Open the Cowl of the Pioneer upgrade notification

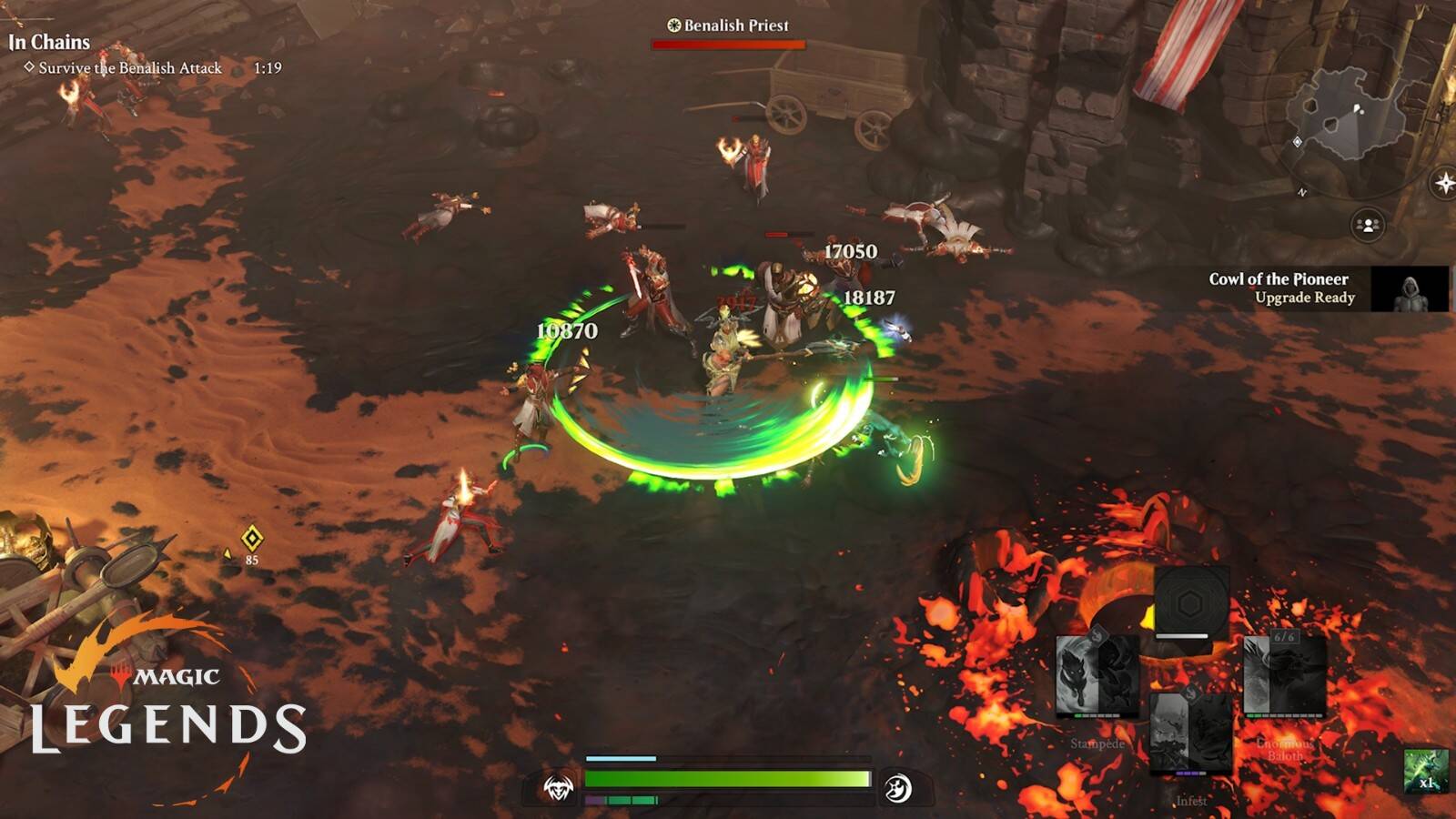coord(1327,288)
